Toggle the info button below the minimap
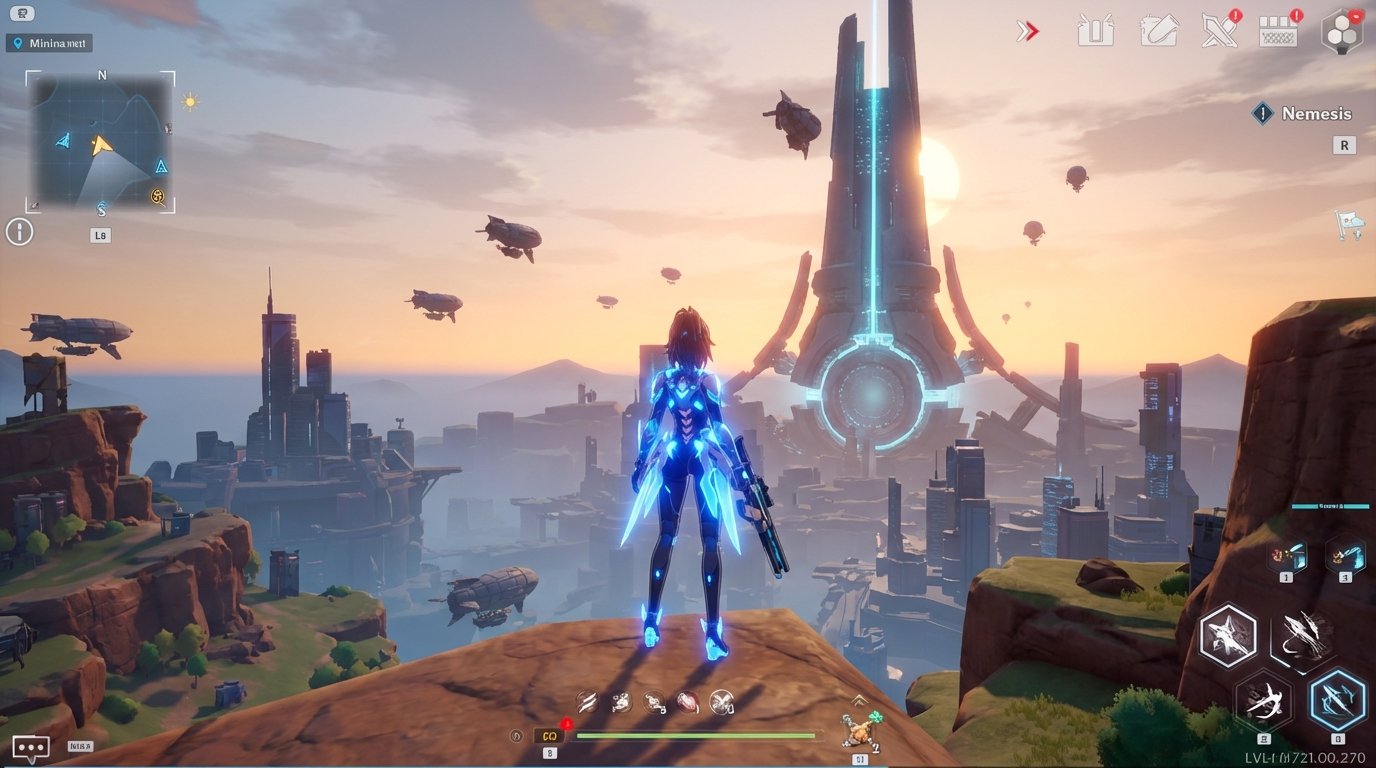1376x768 pixels. click(19, 231)
